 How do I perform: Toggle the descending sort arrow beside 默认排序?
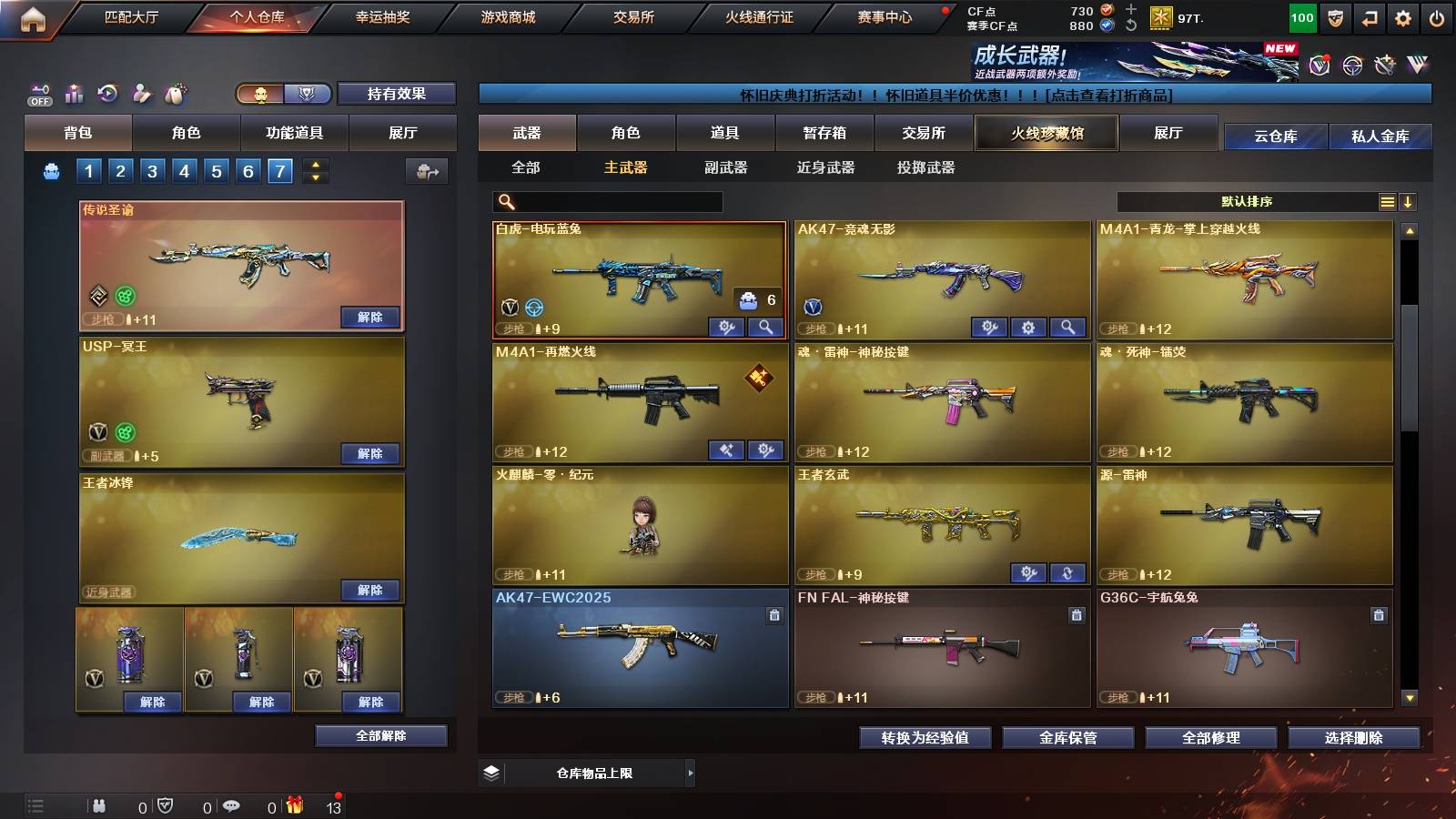1408,201
